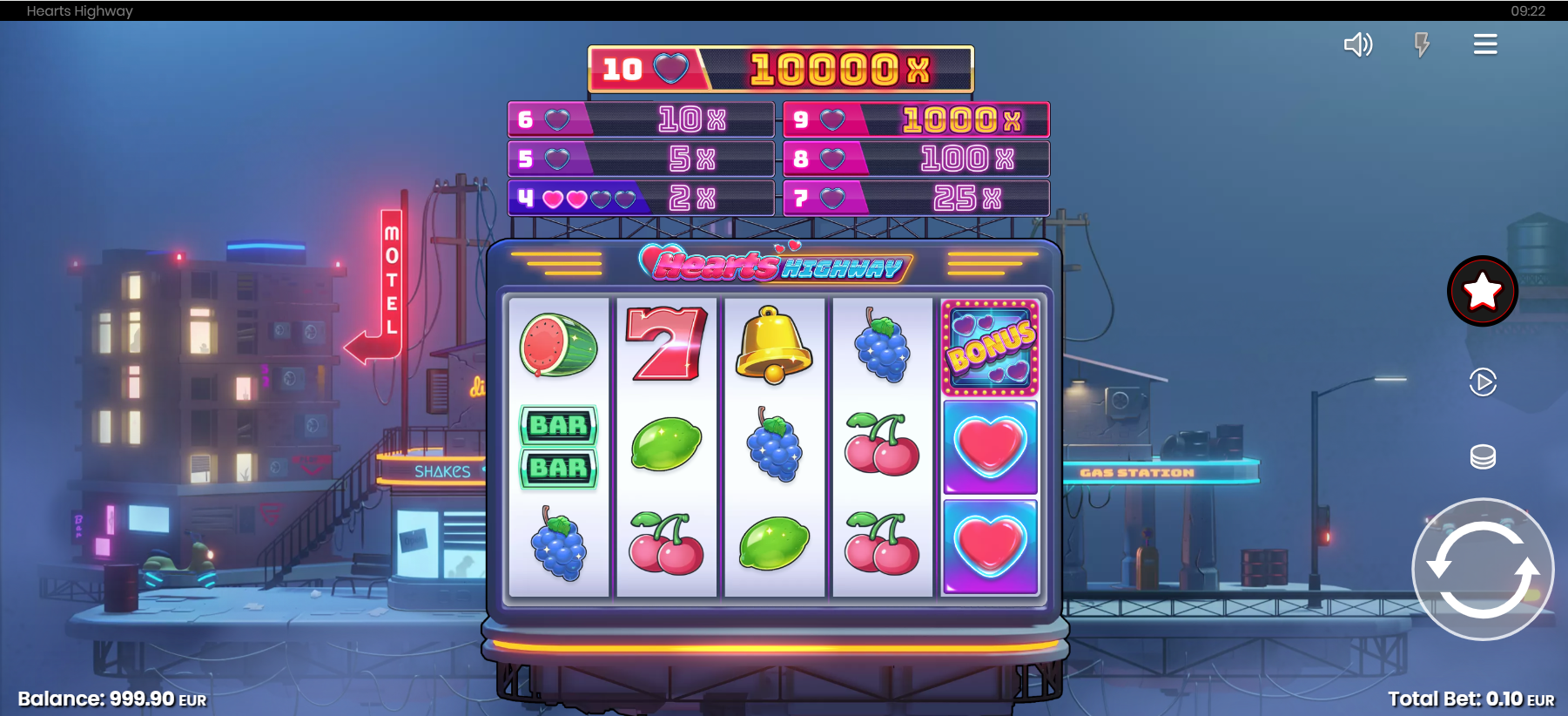Toggle the lightning bolt turbo spin

coord(1422,44)
